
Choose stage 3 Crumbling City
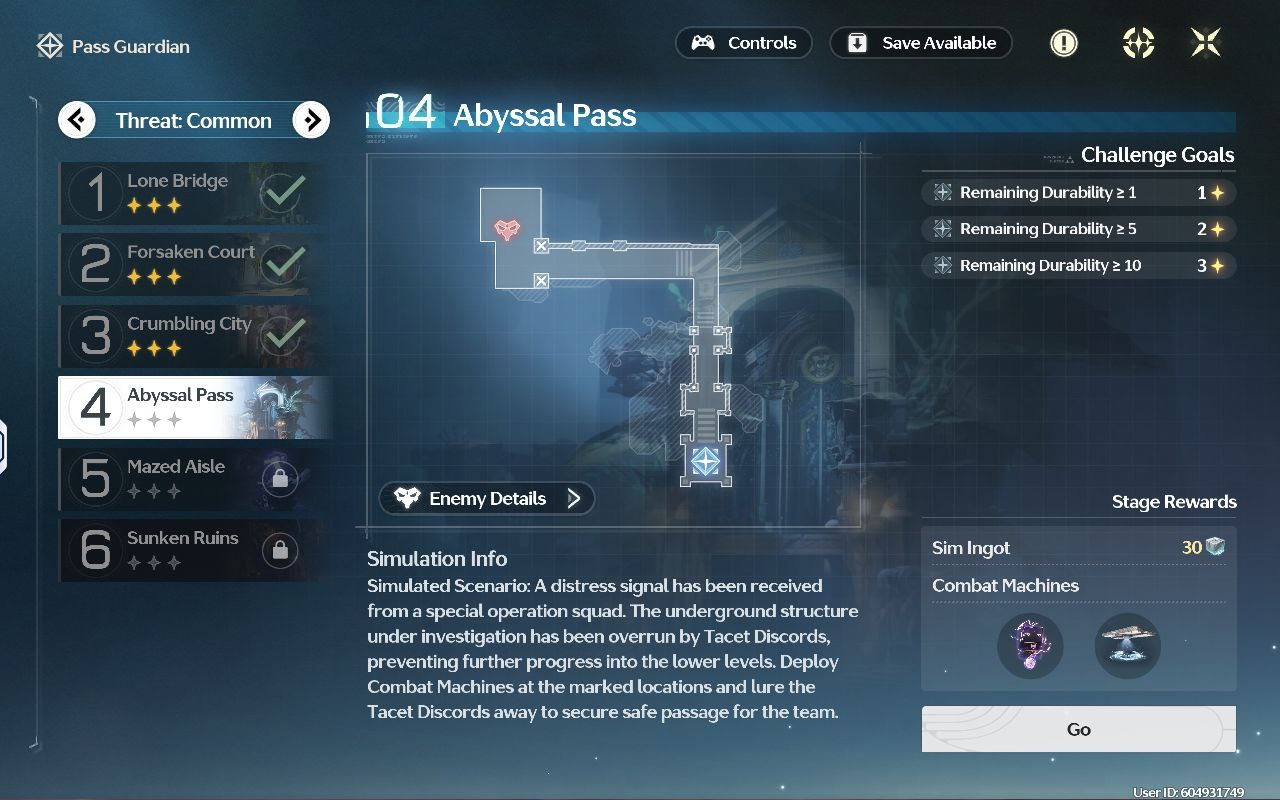[193, 336]
